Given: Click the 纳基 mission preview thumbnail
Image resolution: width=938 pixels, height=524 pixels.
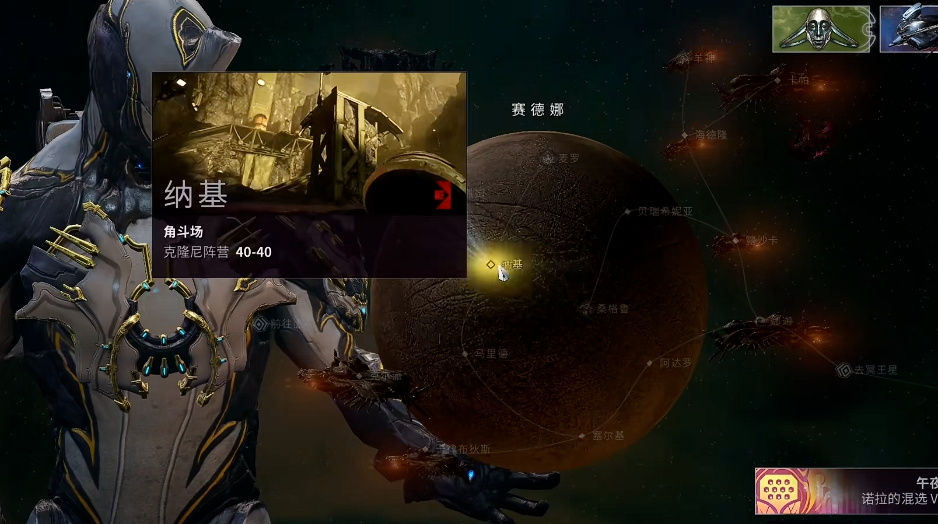Looking at the screenshot, I should [309, 141].
